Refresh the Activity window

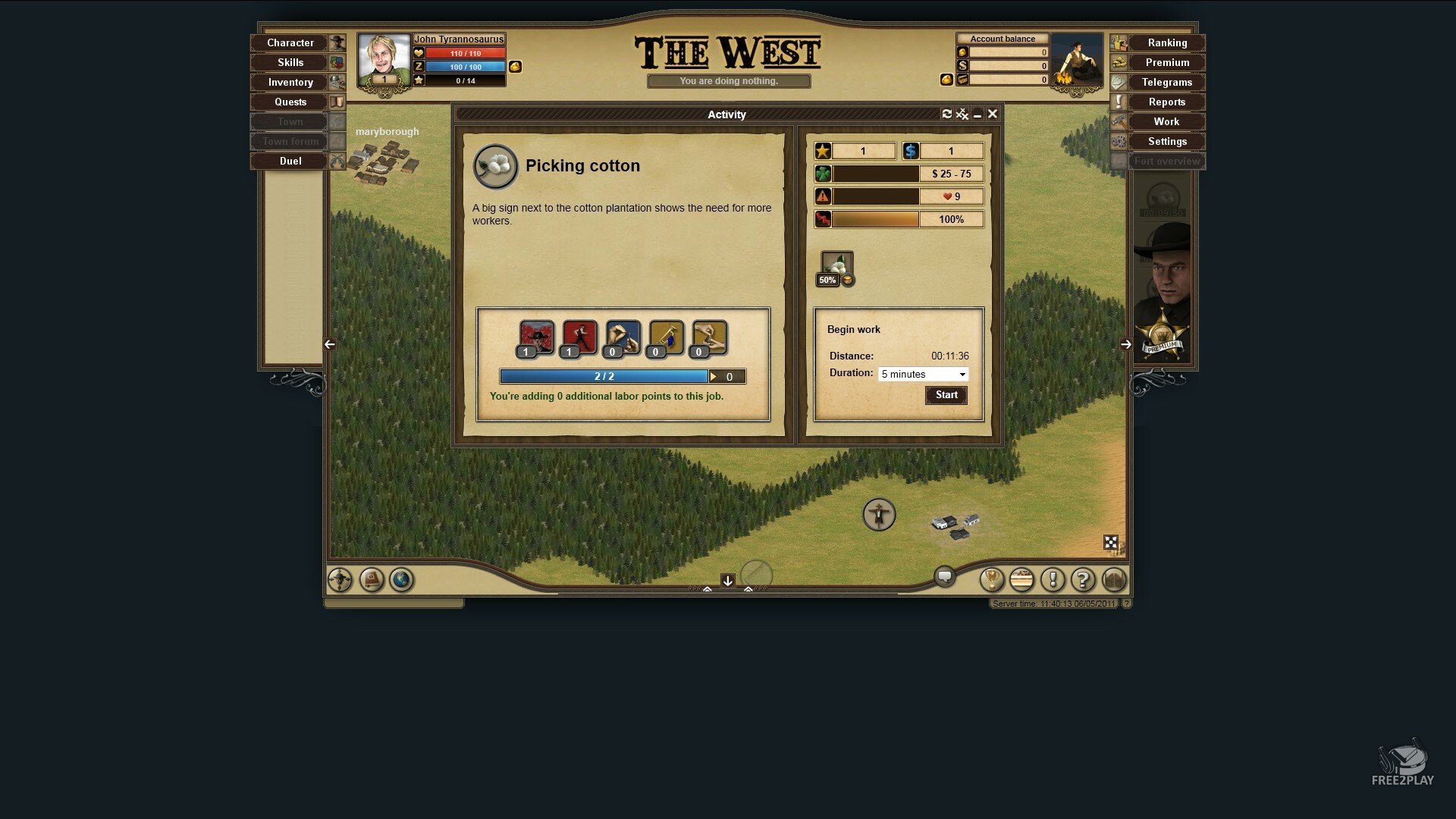click(x=946, y=114)
